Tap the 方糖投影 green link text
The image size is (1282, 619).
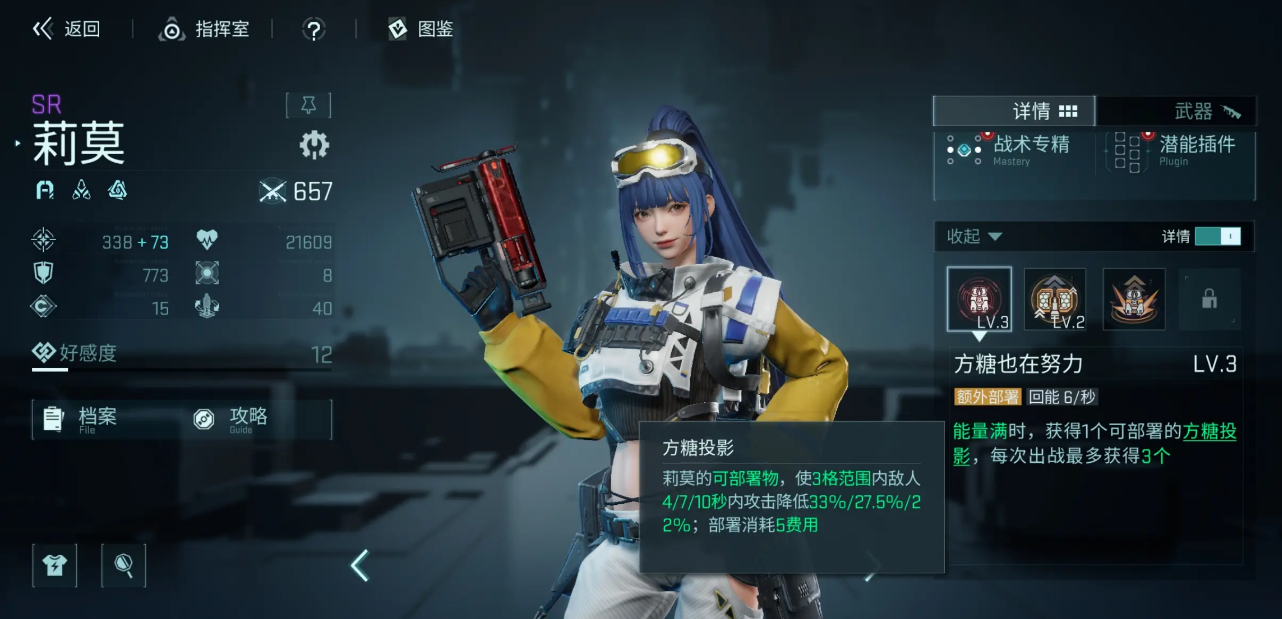tap(1209, 432)
